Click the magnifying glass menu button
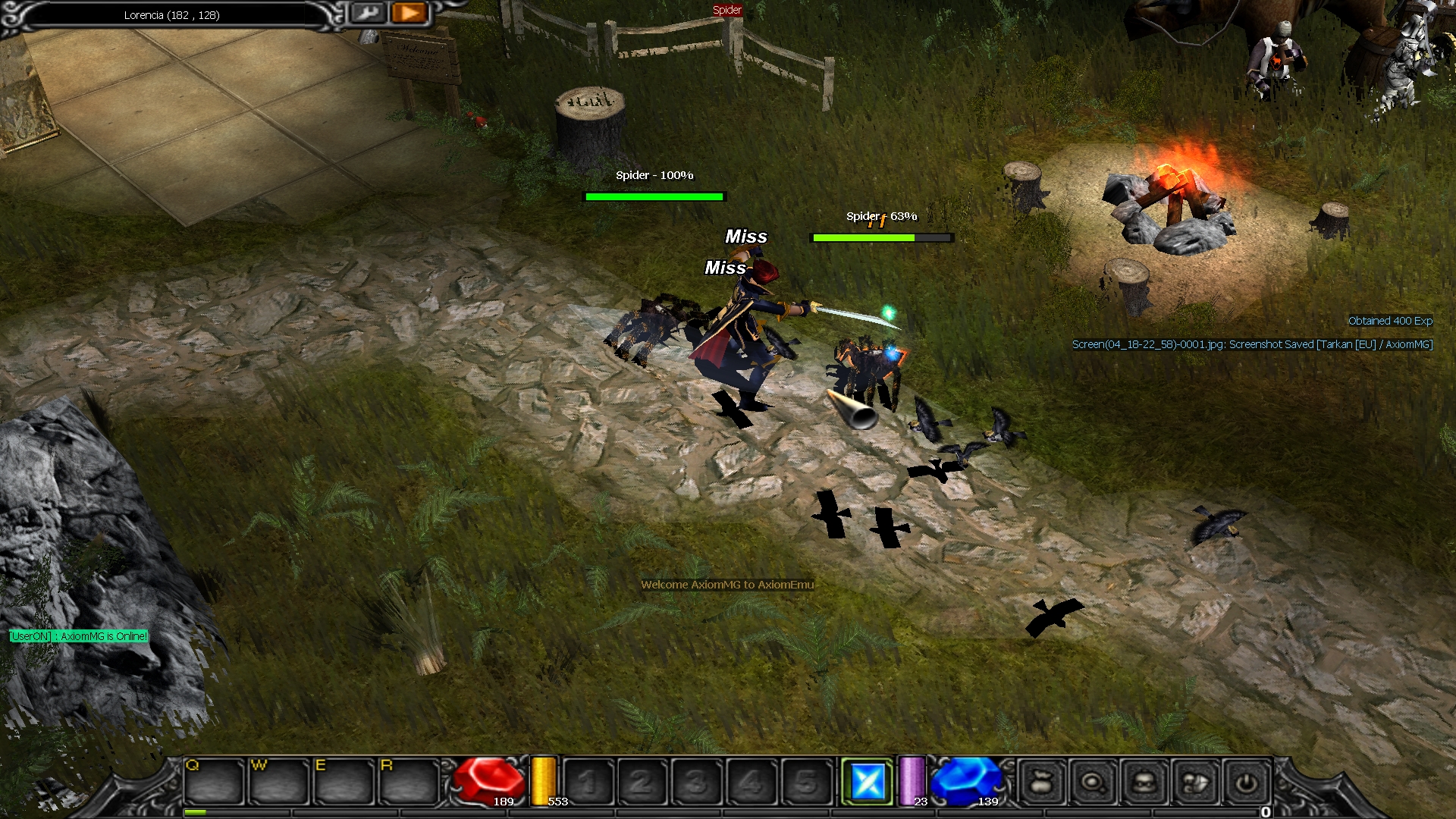Viewport: 1456px width, 819px height. pyautogui.click(x=1093, y=781)
